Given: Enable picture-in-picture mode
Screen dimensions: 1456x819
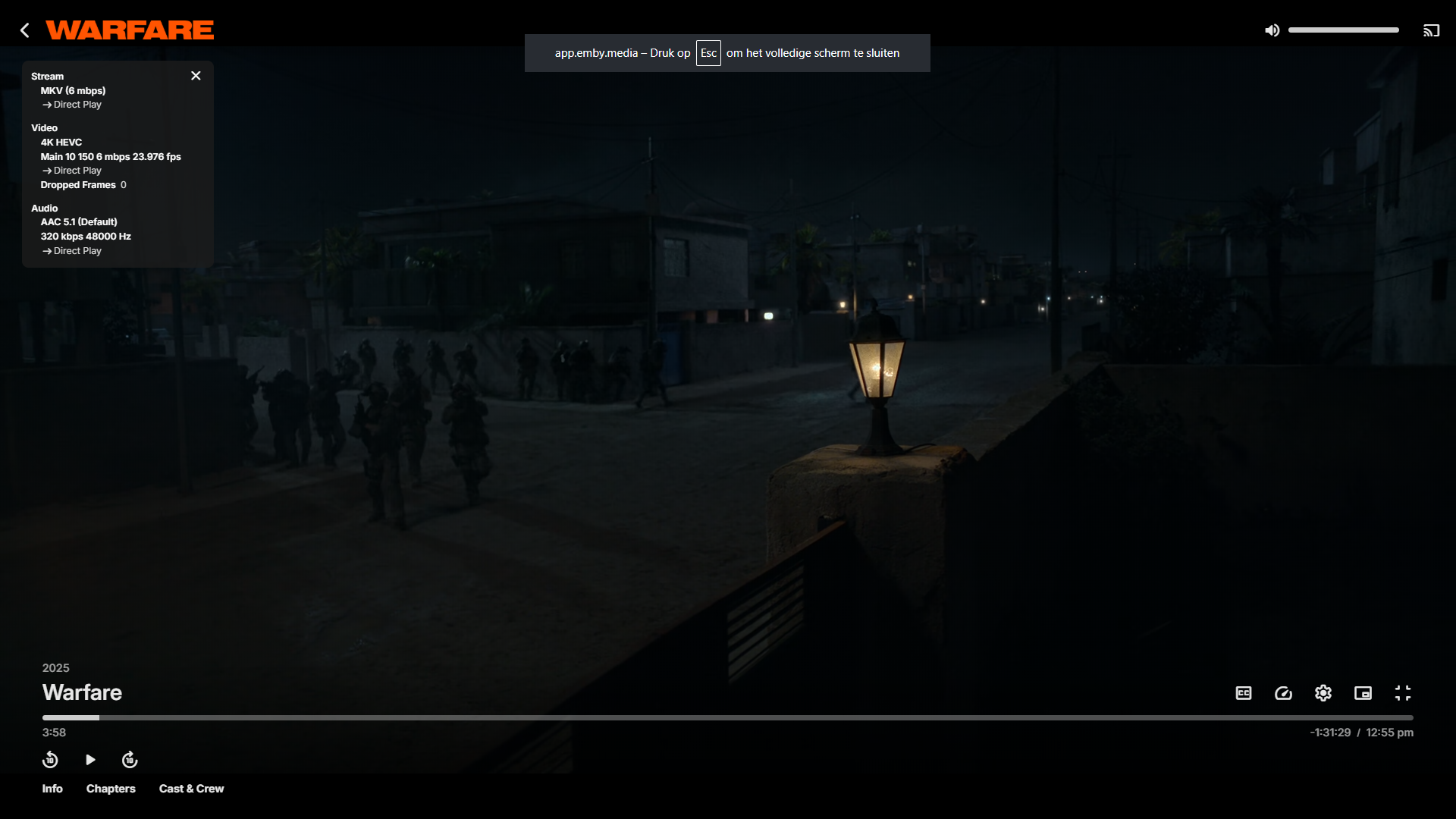Looking at the screenshot, I should 1363,693.
